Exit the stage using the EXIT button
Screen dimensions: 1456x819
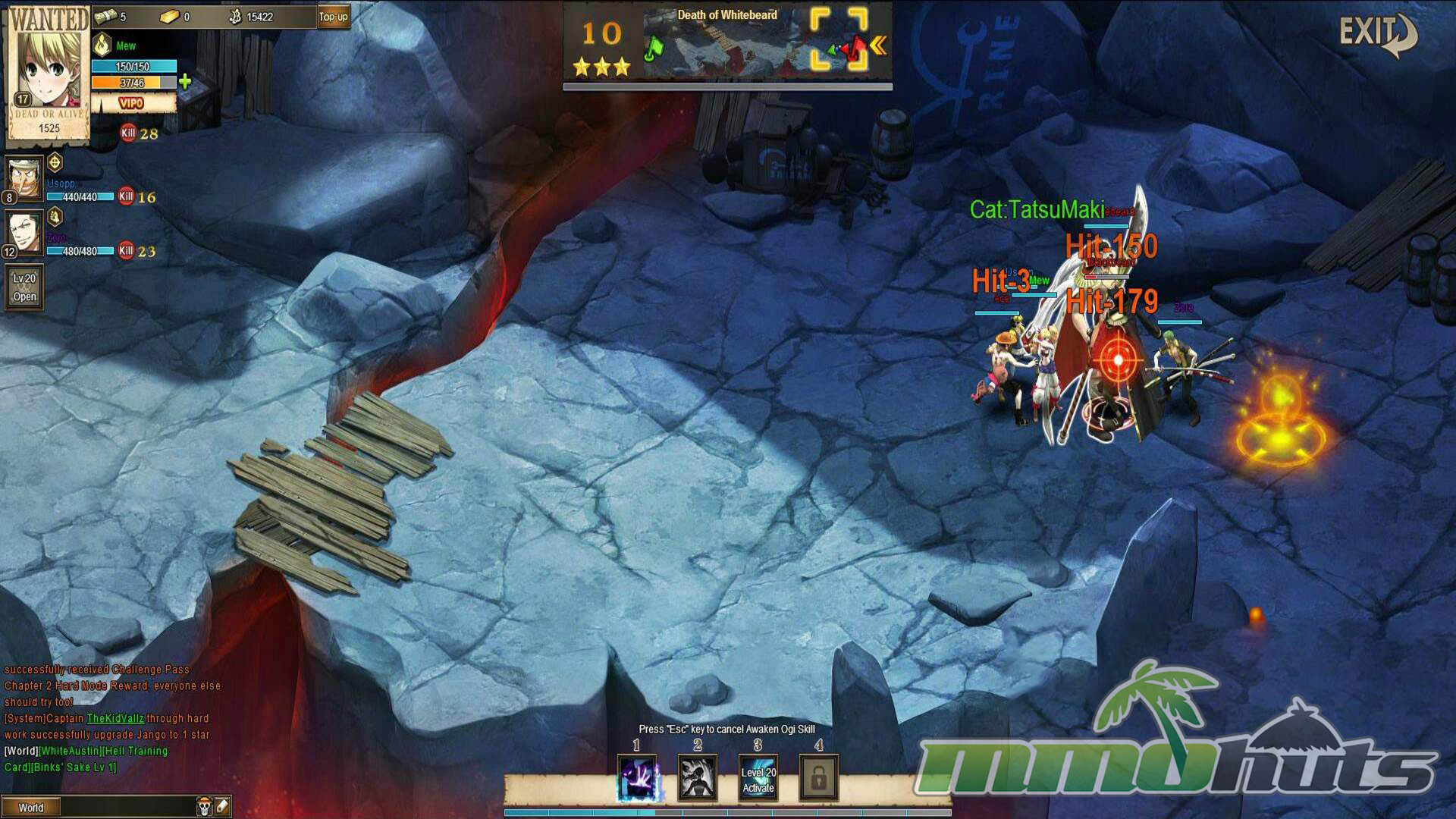point(1376,34)
